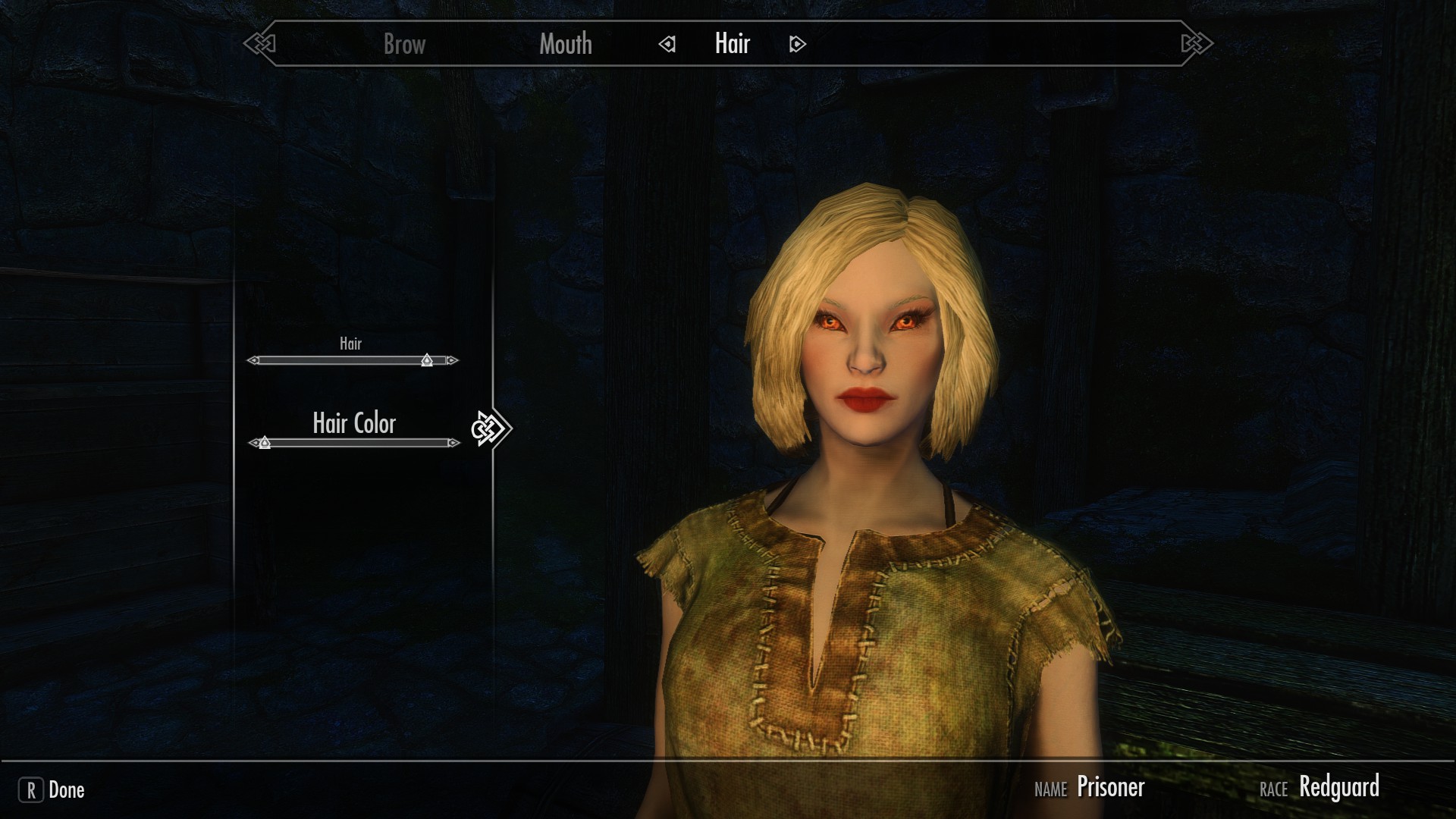1456x819 pixels.
Task: Select the Hair Color option label
Action: point(354,423)
